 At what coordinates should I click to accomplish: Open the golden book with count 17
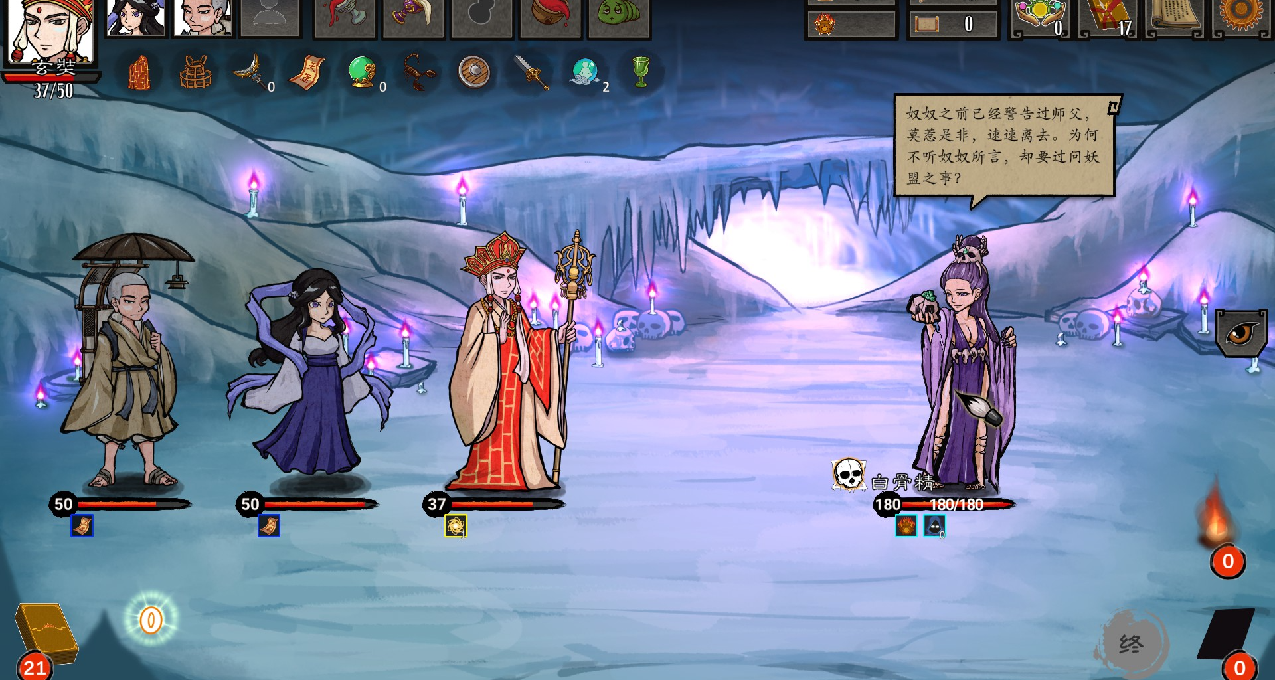pyautogui.click(x=1108, y=17)
